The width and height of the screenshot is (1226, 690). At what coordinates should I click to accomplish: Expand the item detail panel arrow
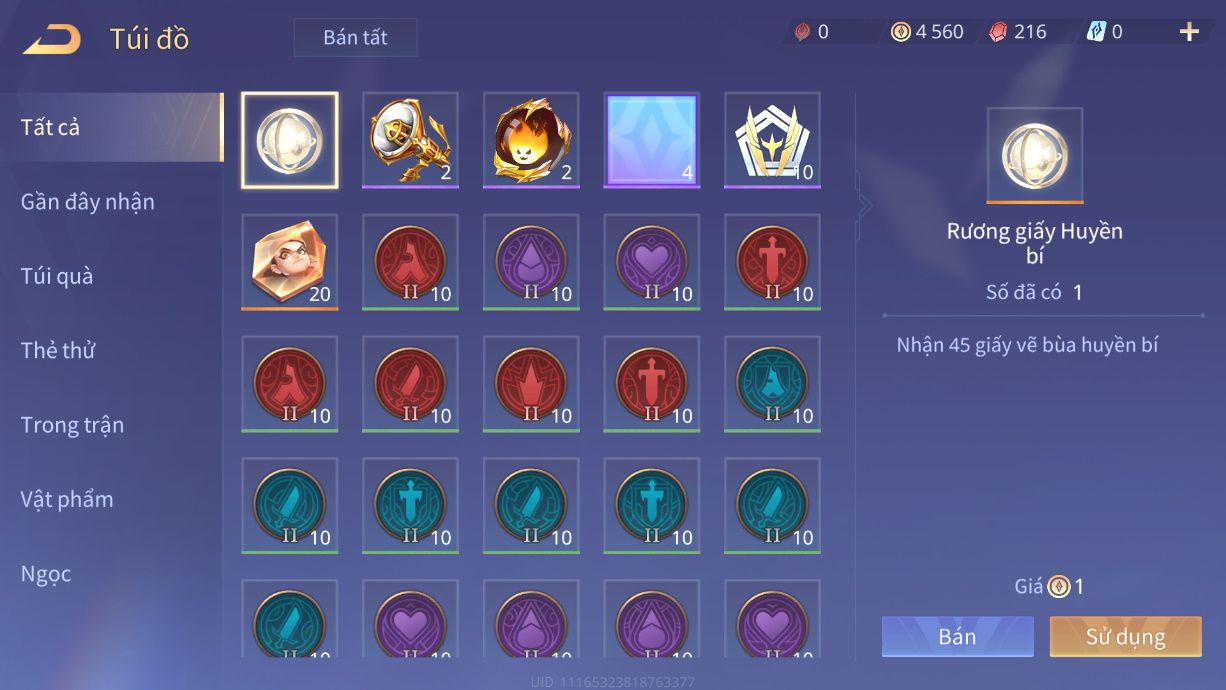[x=865, y=206]
